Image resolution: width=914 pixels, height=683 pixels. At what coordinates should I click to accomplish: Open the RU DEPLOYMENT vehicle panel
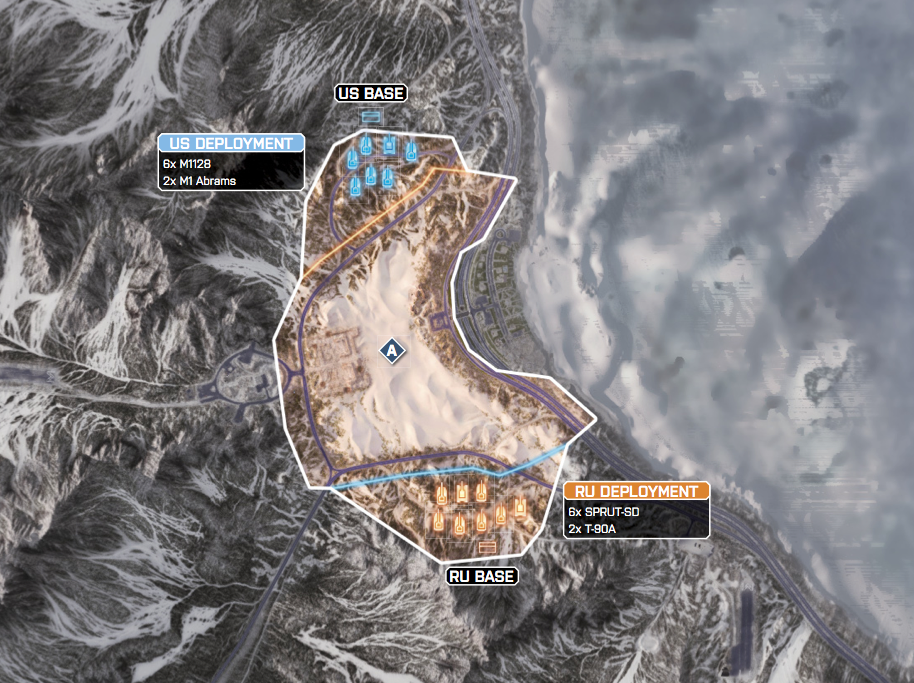tap(637, 491)
